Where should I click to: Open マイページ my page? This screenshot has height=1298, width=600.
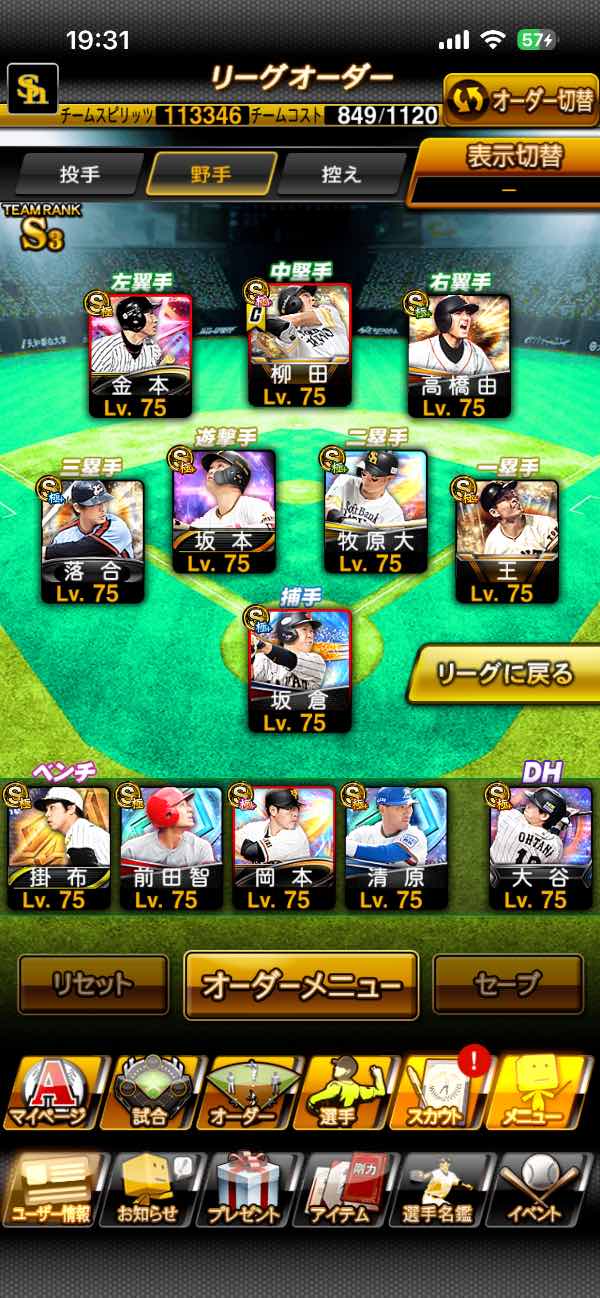point(51,1092)
